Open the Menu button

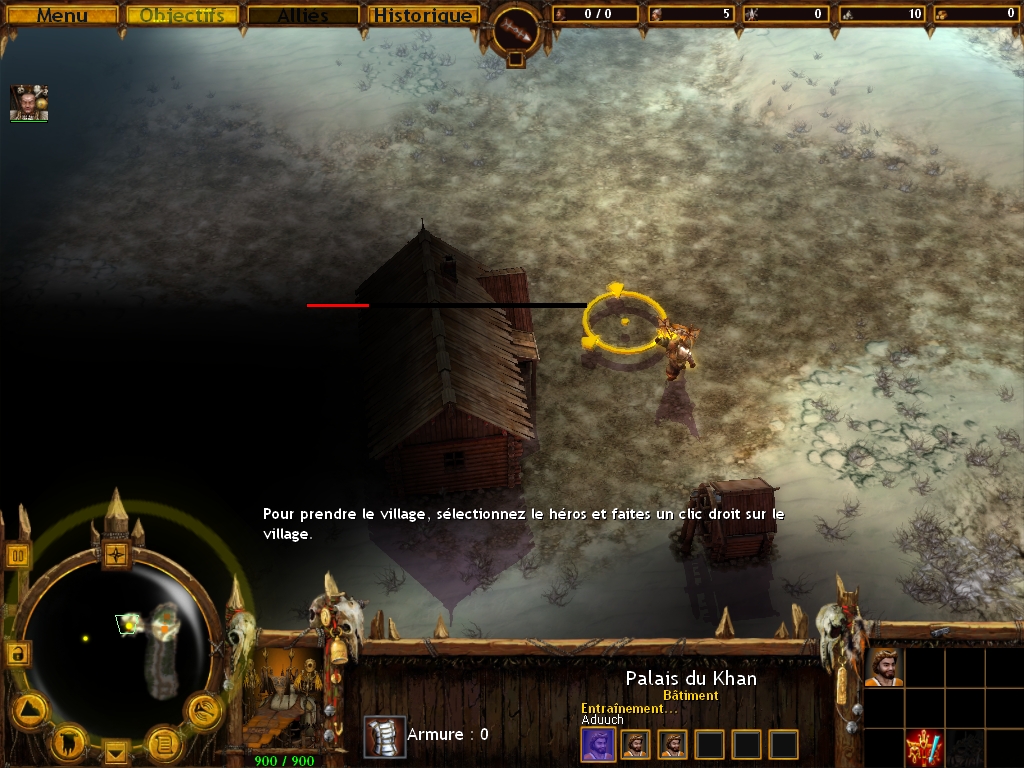61,15
